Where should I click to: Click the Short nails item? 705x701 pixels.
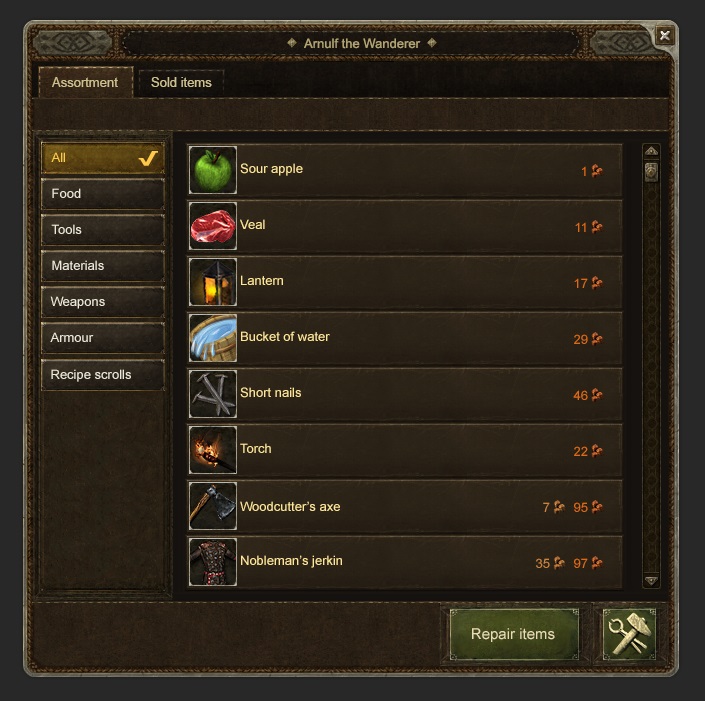coord(404,394)
